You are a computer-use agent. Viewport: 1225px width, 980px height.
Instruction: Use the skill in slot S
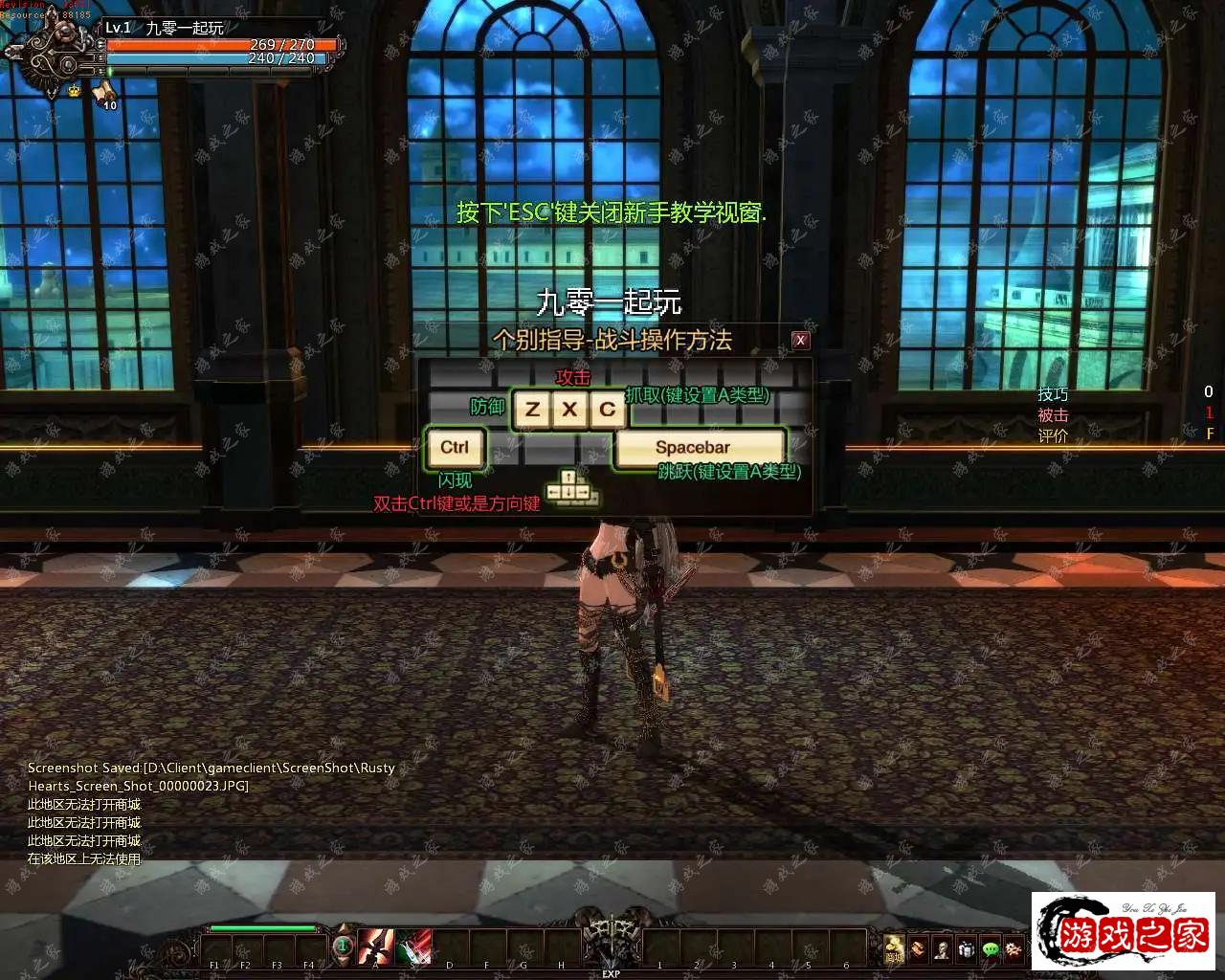pyautogui.click(x=413, y=947)
